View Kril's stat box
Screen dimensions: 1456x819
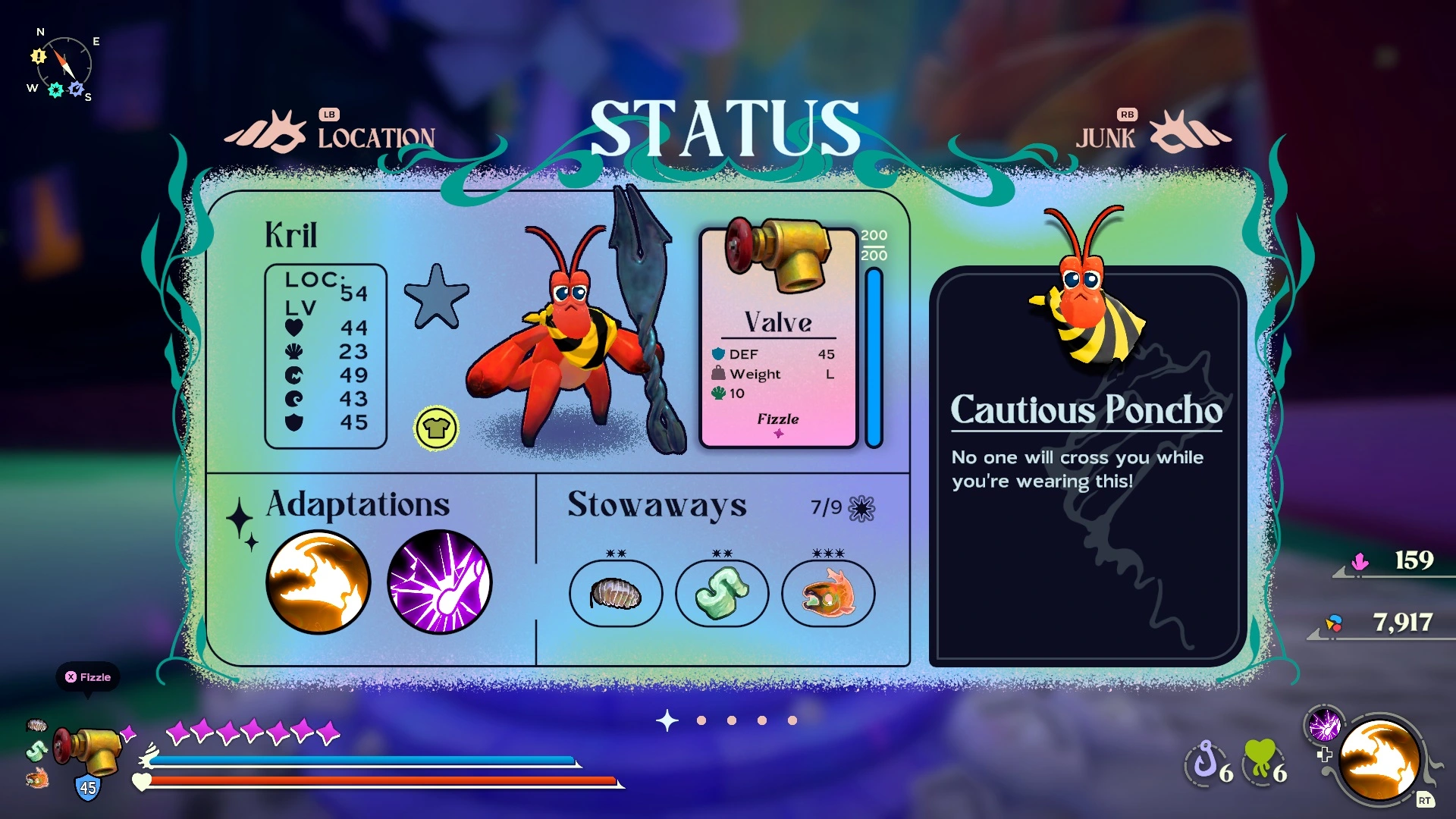(x=325, y=356)
